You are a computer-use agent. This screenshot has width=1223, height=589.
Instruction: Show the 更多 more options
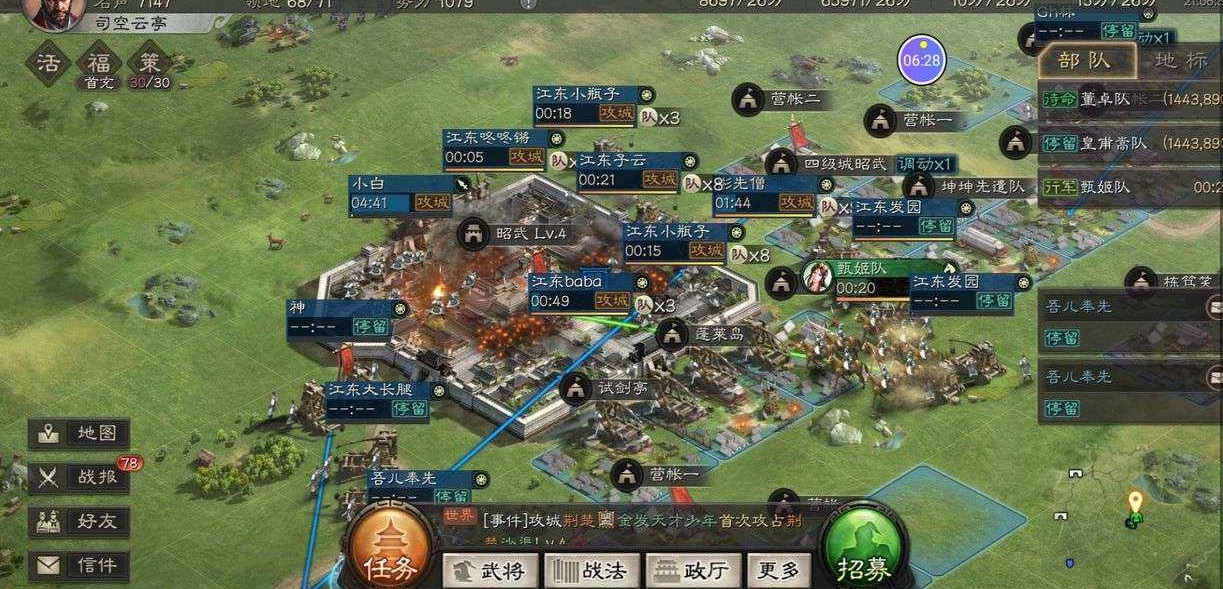[x=778, y=571]
